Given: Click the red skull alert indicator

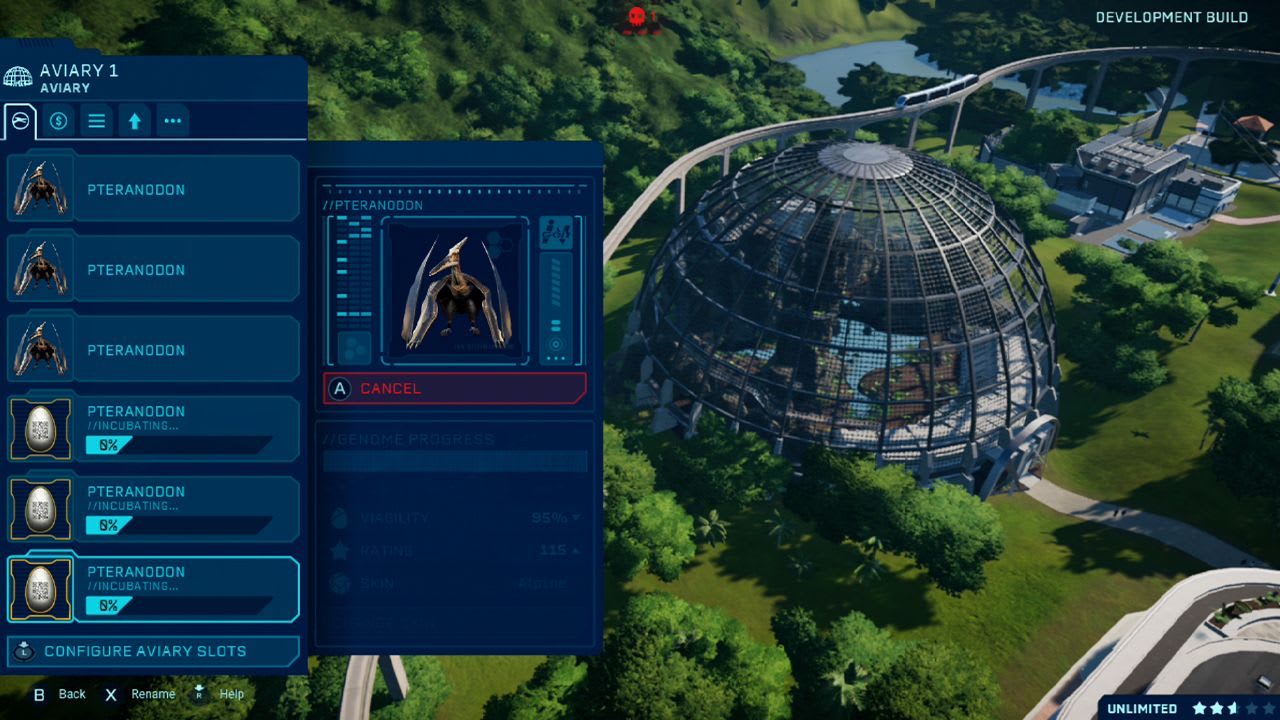Looking at the screenshot, I should pyautogui.click(x=637, y=17).
